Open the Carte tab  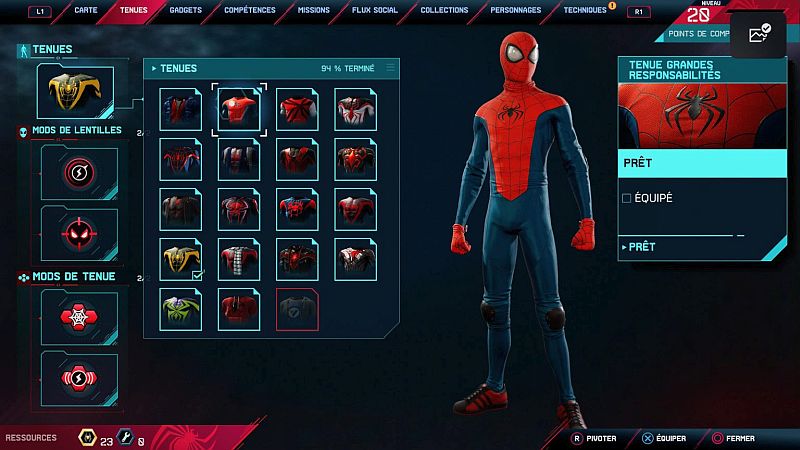click(x=86, y=10)
